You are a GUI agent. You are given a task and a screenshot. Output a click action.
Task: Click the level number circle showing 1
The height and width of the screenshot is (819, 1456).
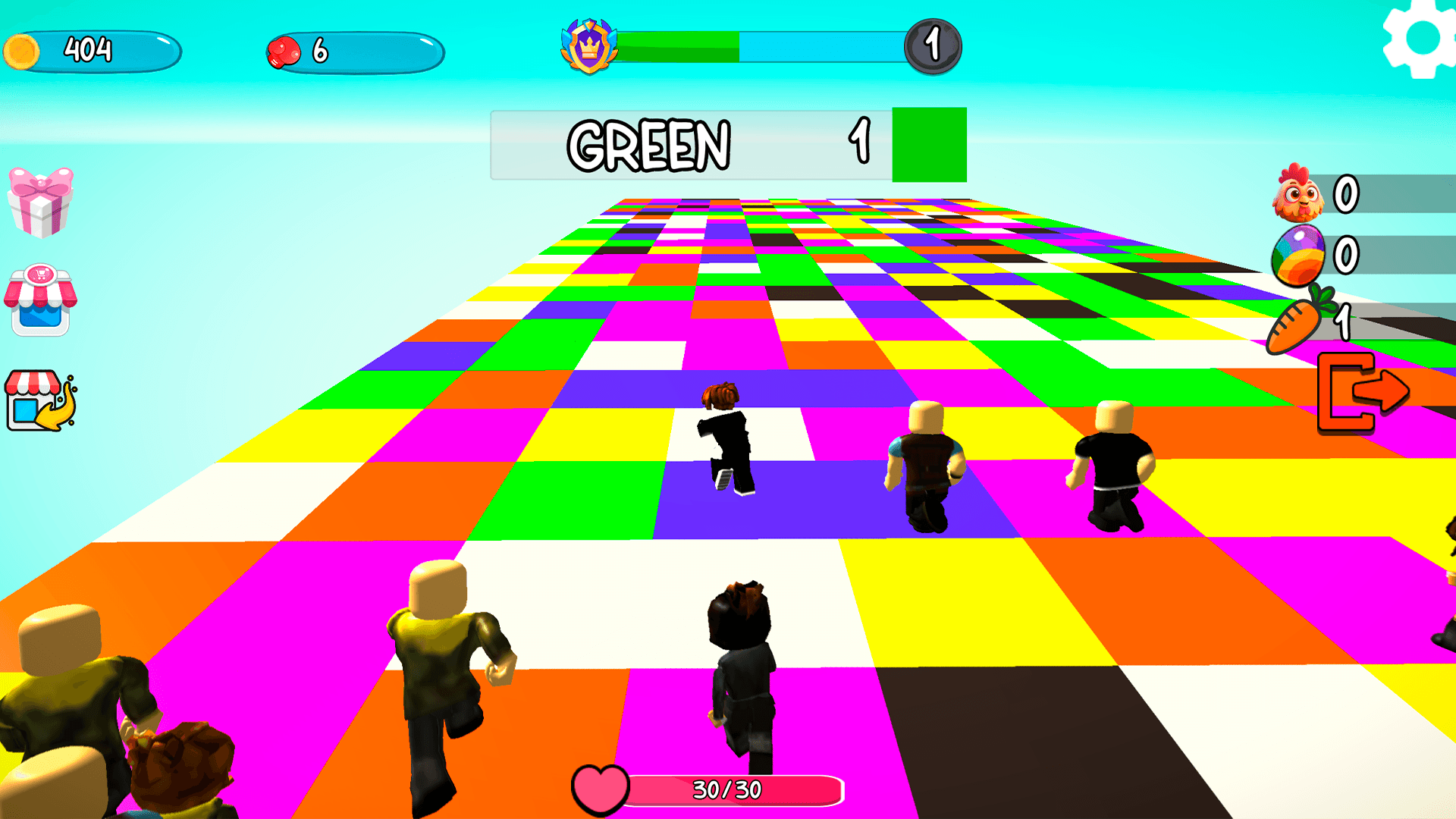(x=934, y=45)
